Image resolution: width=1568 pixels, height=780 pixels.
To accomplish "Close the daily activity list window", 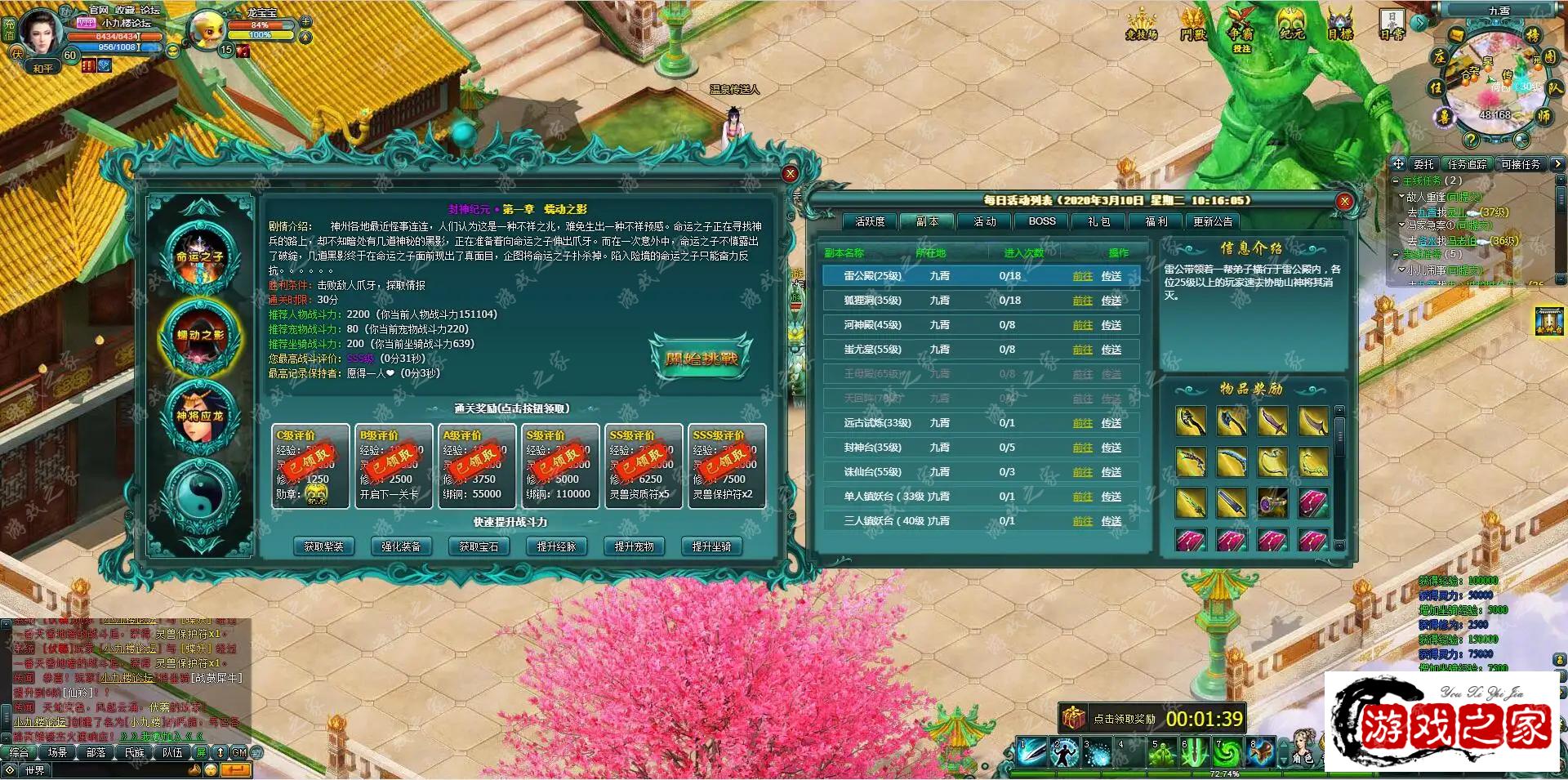I will (1344, 201).
